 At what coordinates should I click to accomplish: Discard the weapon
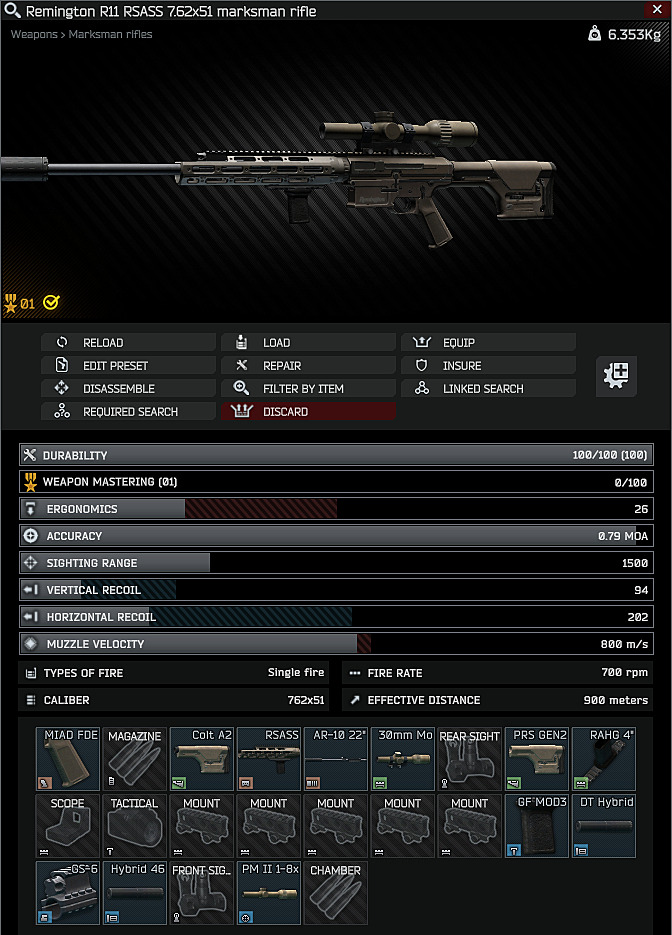coord(308,412)
